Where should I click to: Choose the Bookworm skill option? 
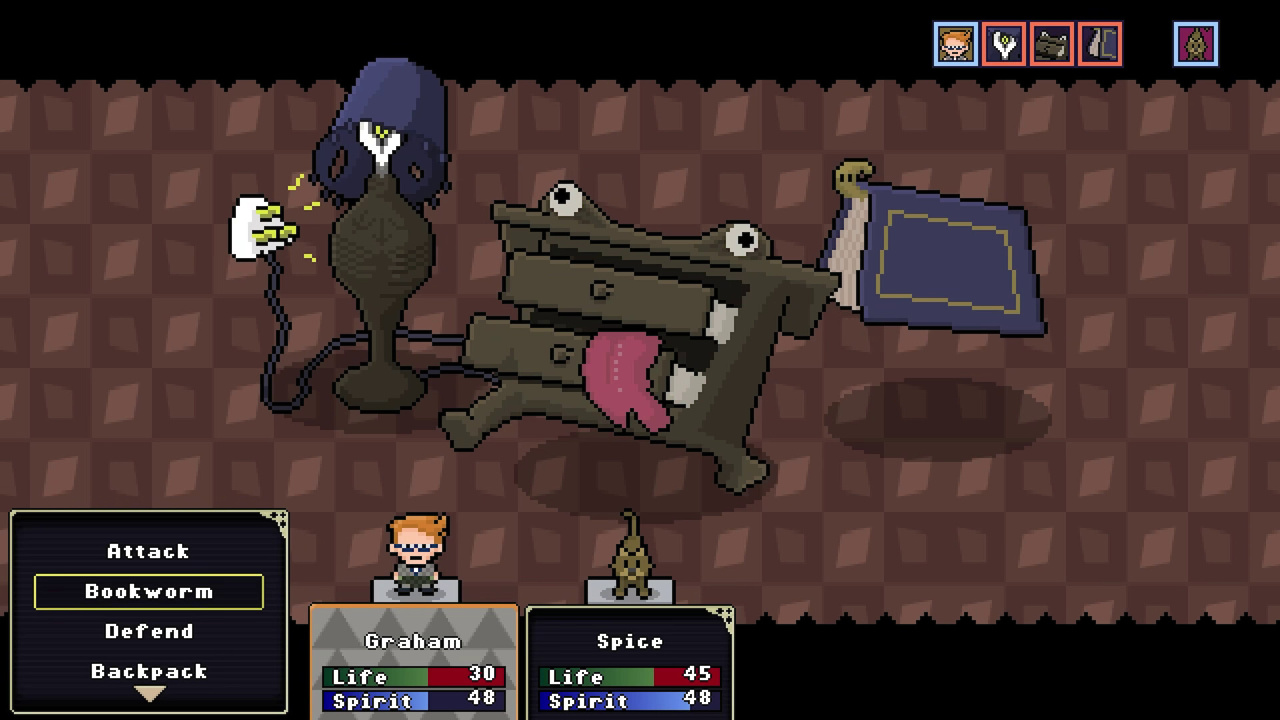[x=148, y=591]
